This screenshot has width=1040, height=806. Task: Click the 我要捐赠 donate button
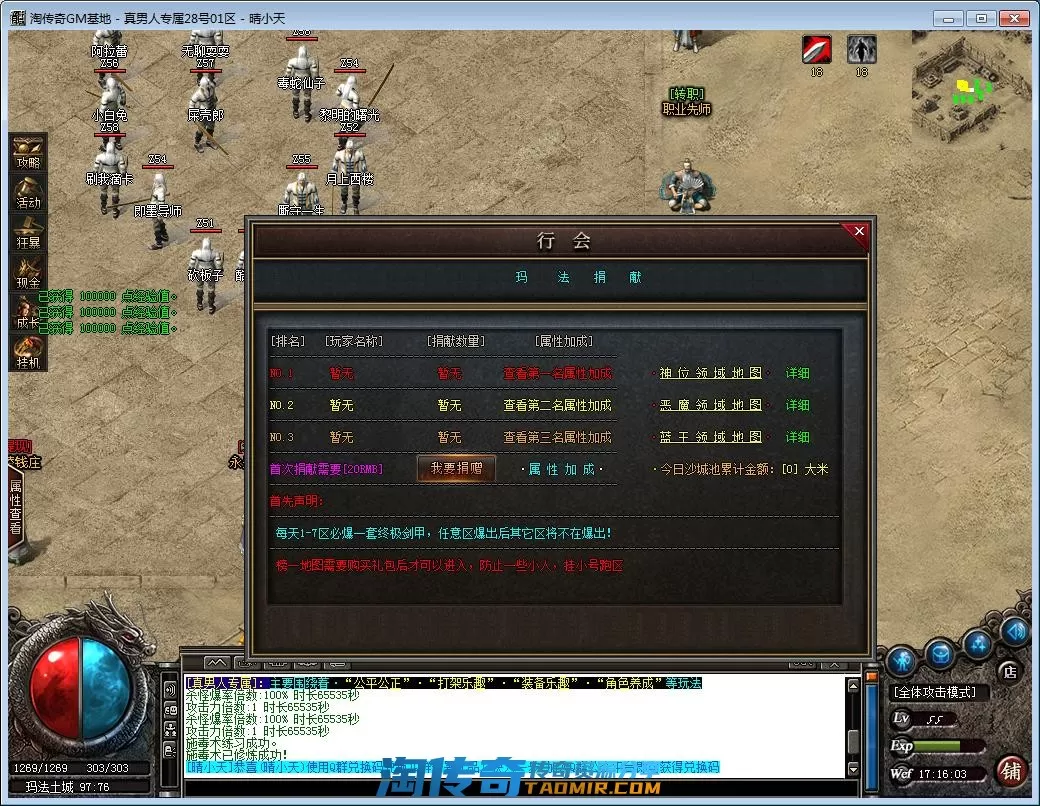pyautogui.click(x=456, y=469)
